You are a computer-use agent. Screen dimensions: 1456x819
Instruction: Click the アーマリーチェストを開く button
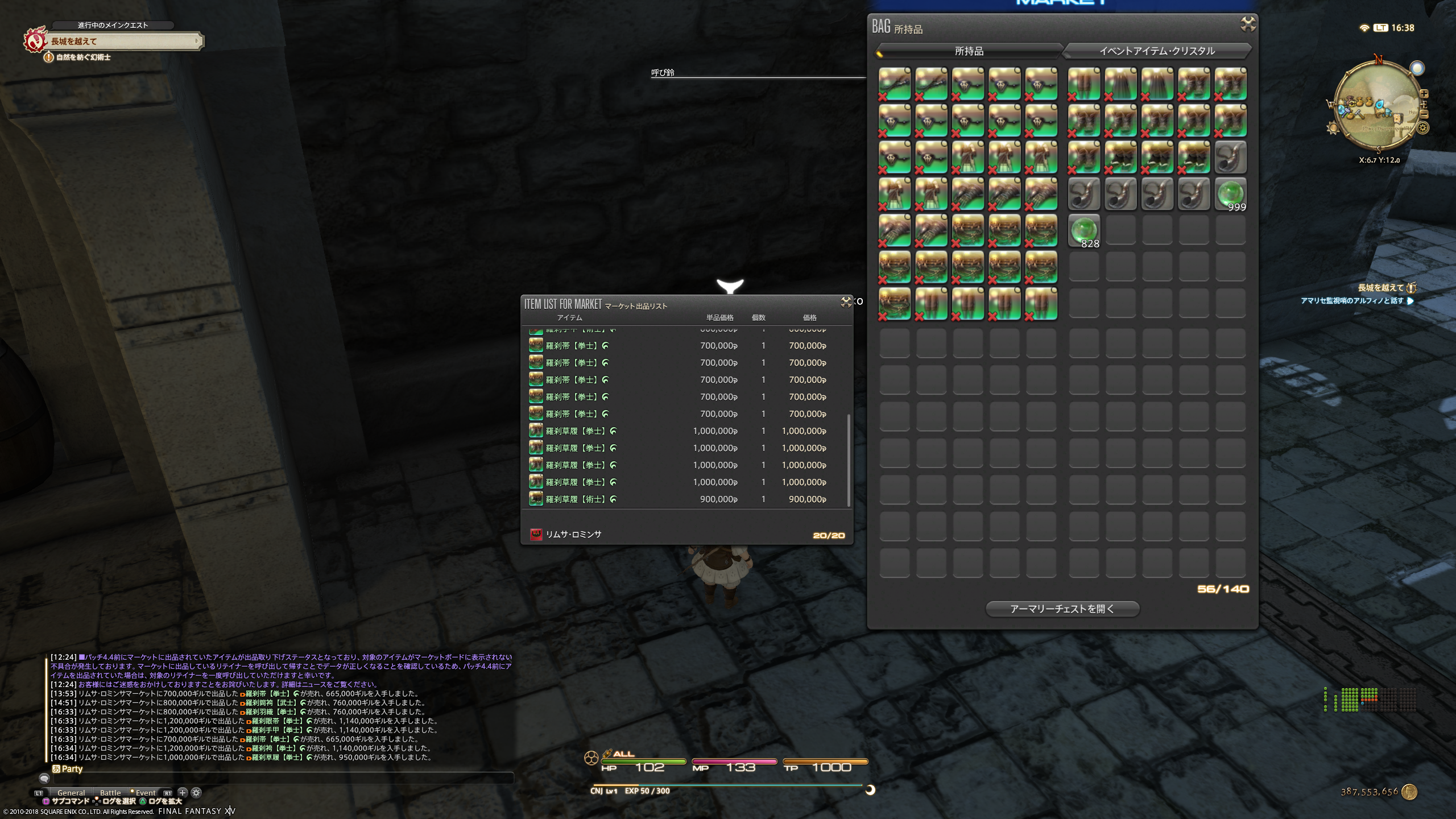click(1062, 609)
